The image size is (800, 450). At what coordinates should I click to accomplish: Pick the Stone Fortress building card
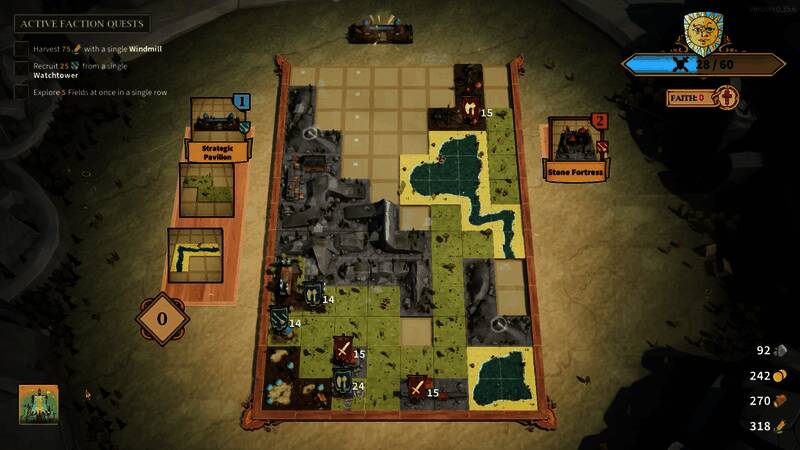coord(578,148)
